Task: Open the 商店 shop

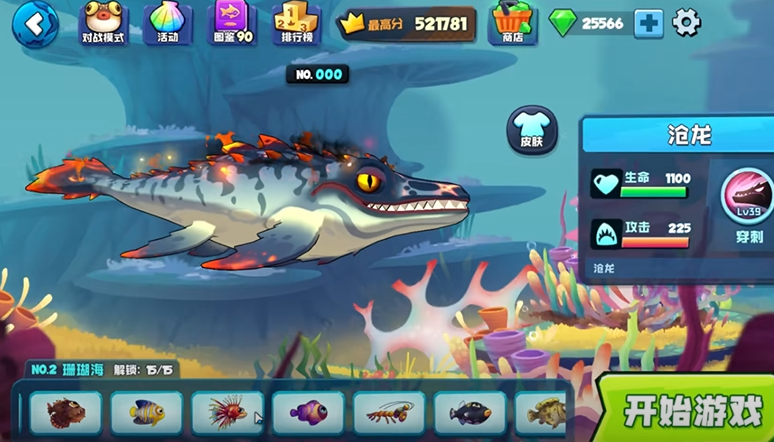Action: [511, 22]
